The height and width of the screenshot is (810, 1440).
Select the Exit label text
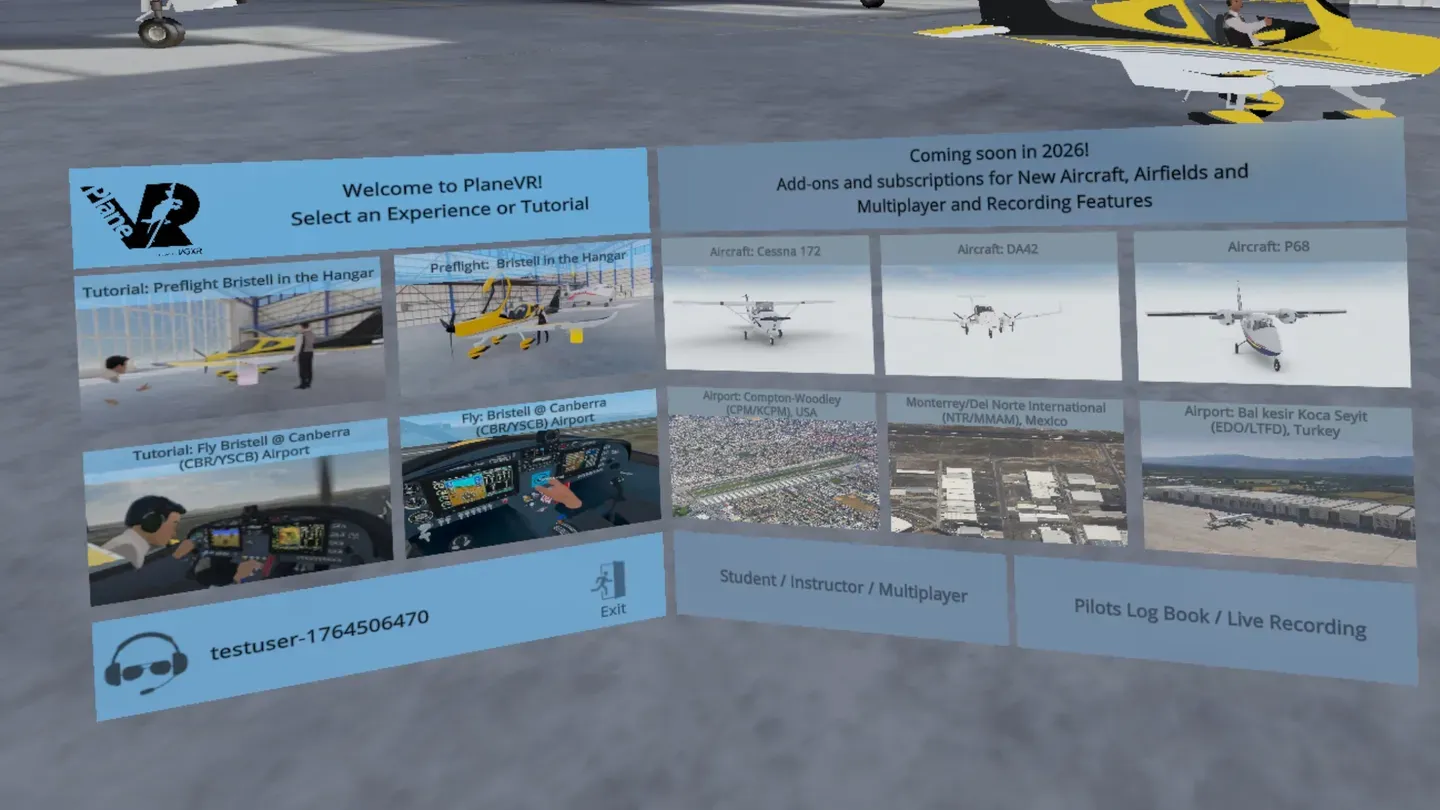[611, 610]
